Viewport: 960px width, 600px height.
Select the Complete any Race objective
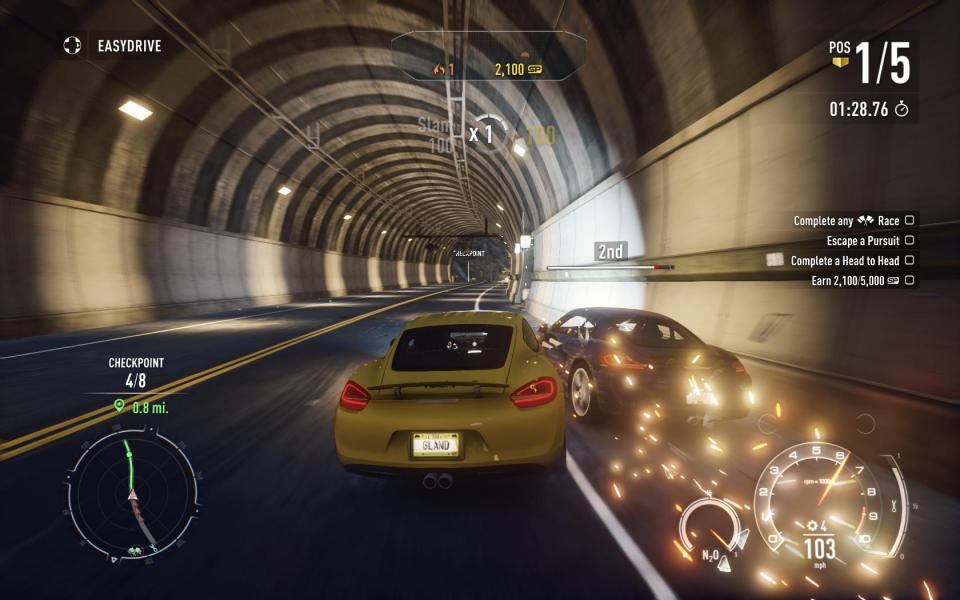click(852, 221)
